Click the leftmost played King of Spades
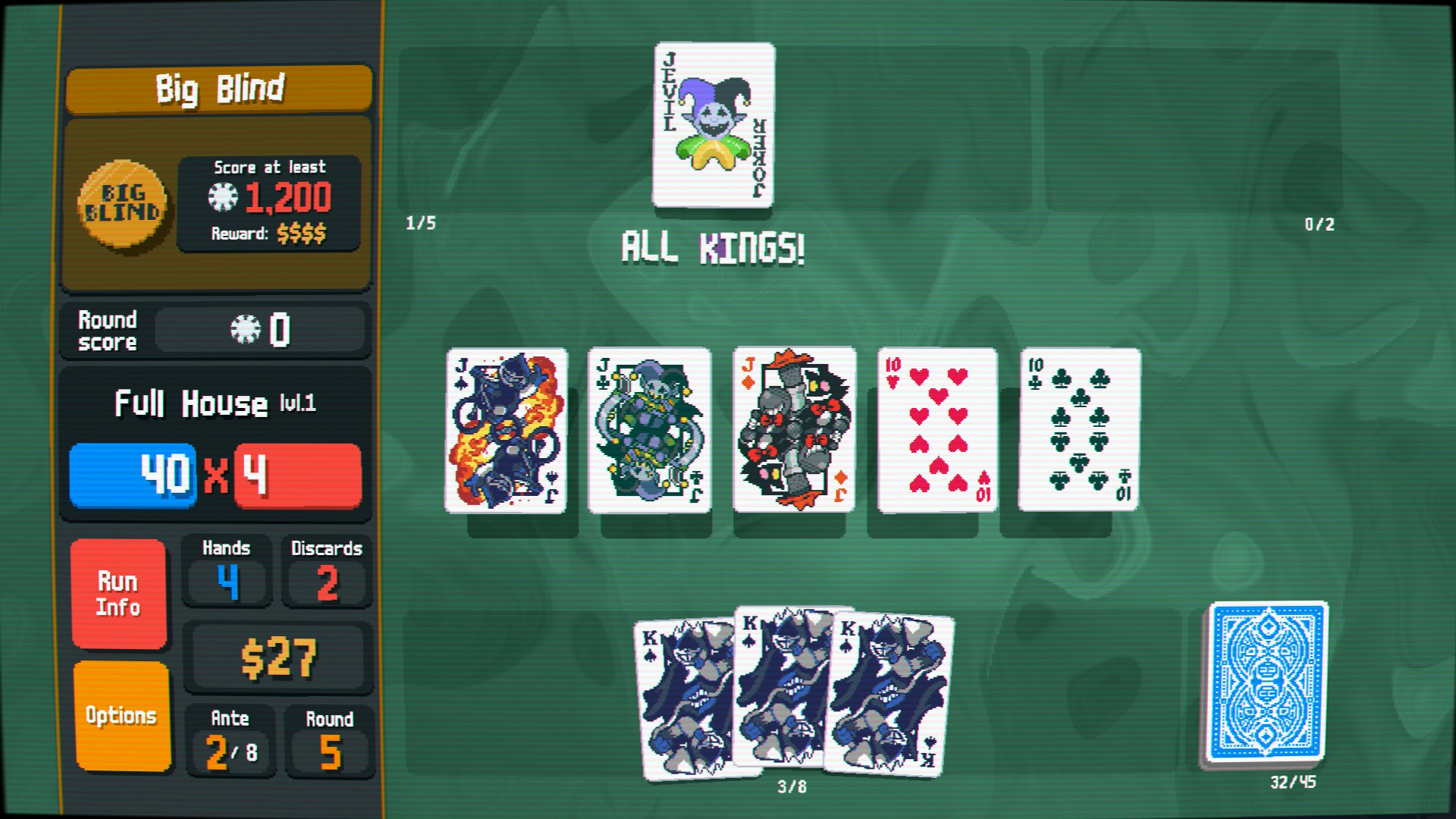This screenshot has width=1456, height=819. 682,698
